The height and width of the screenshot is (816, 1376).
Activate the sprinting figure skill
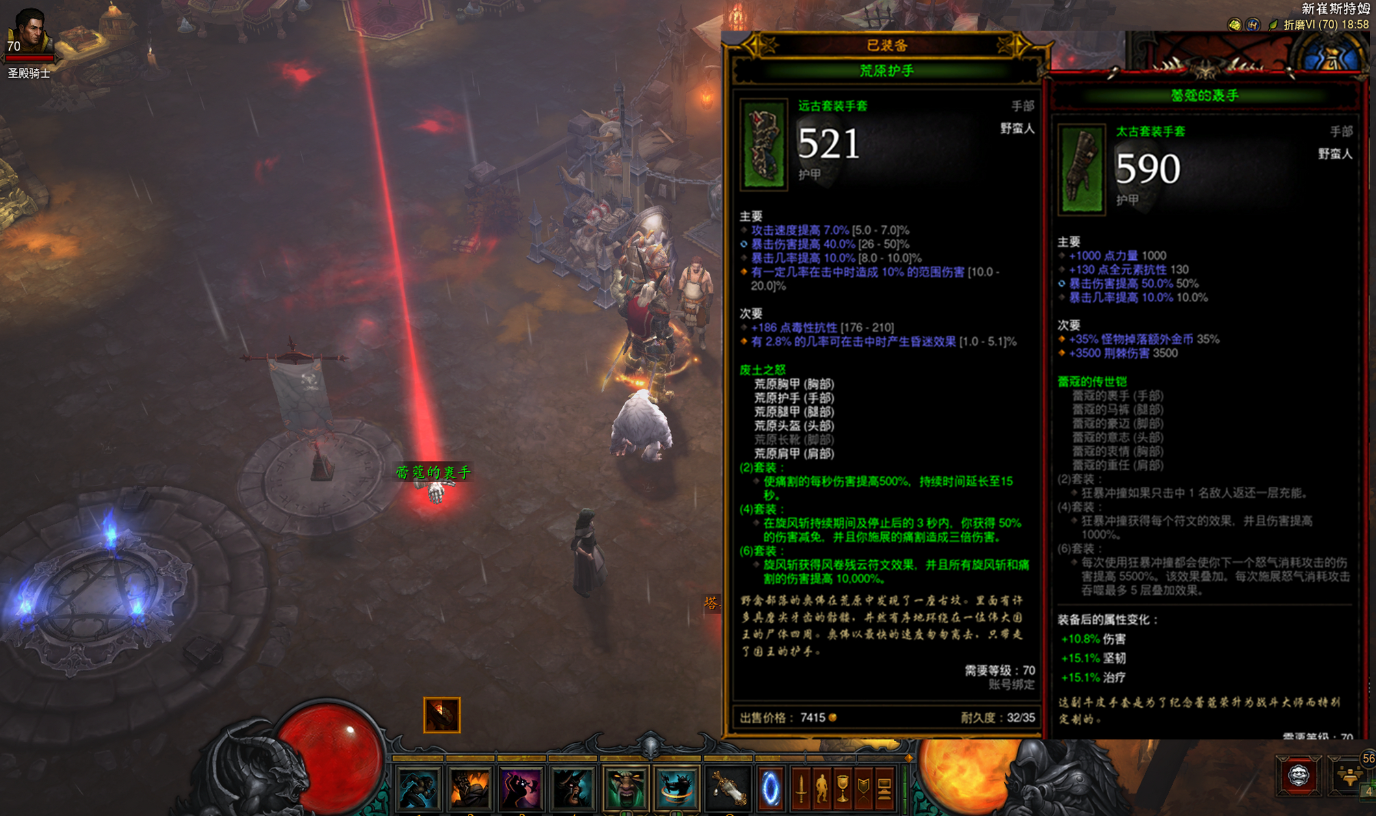pyautogui.click(x=418, y=789)
